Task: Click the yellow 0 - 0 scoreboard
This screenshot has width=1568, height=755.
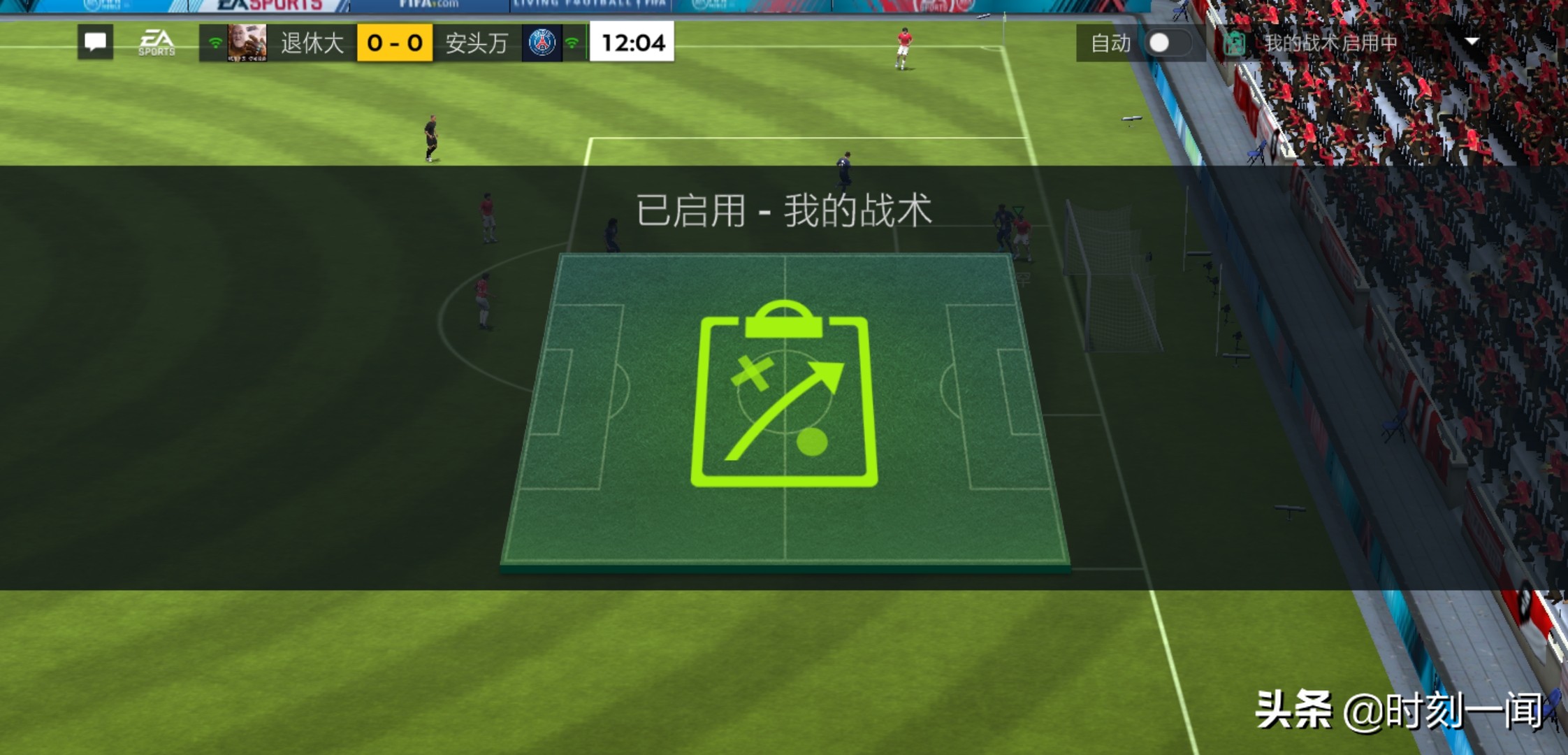Action: click(395, 43)
